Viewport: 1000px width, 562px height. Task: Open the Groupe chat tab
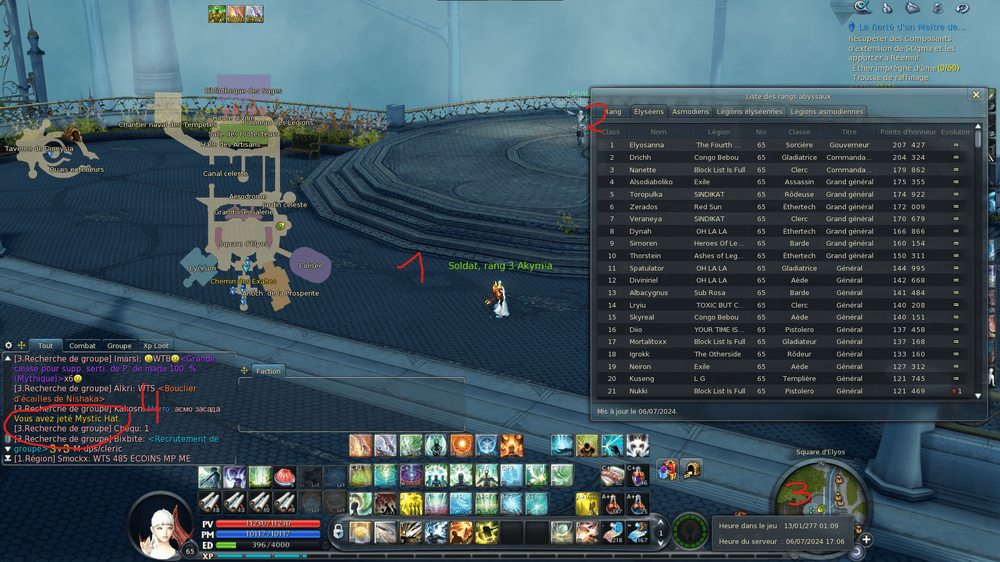pos(119,346)
